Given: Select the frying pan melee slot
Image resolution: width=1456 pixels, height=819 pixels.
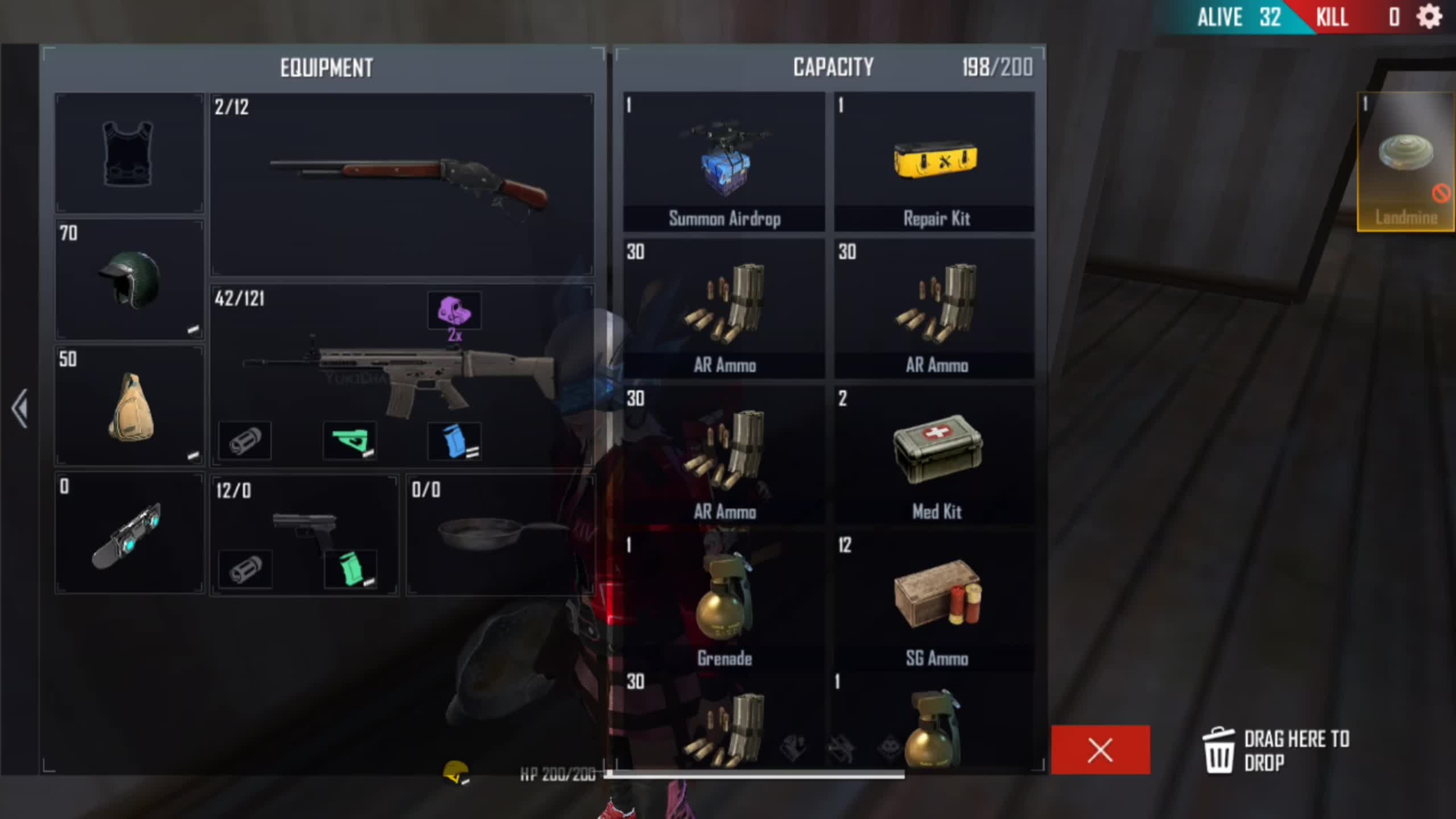Looking at the screenshot, I should point(499,535).
